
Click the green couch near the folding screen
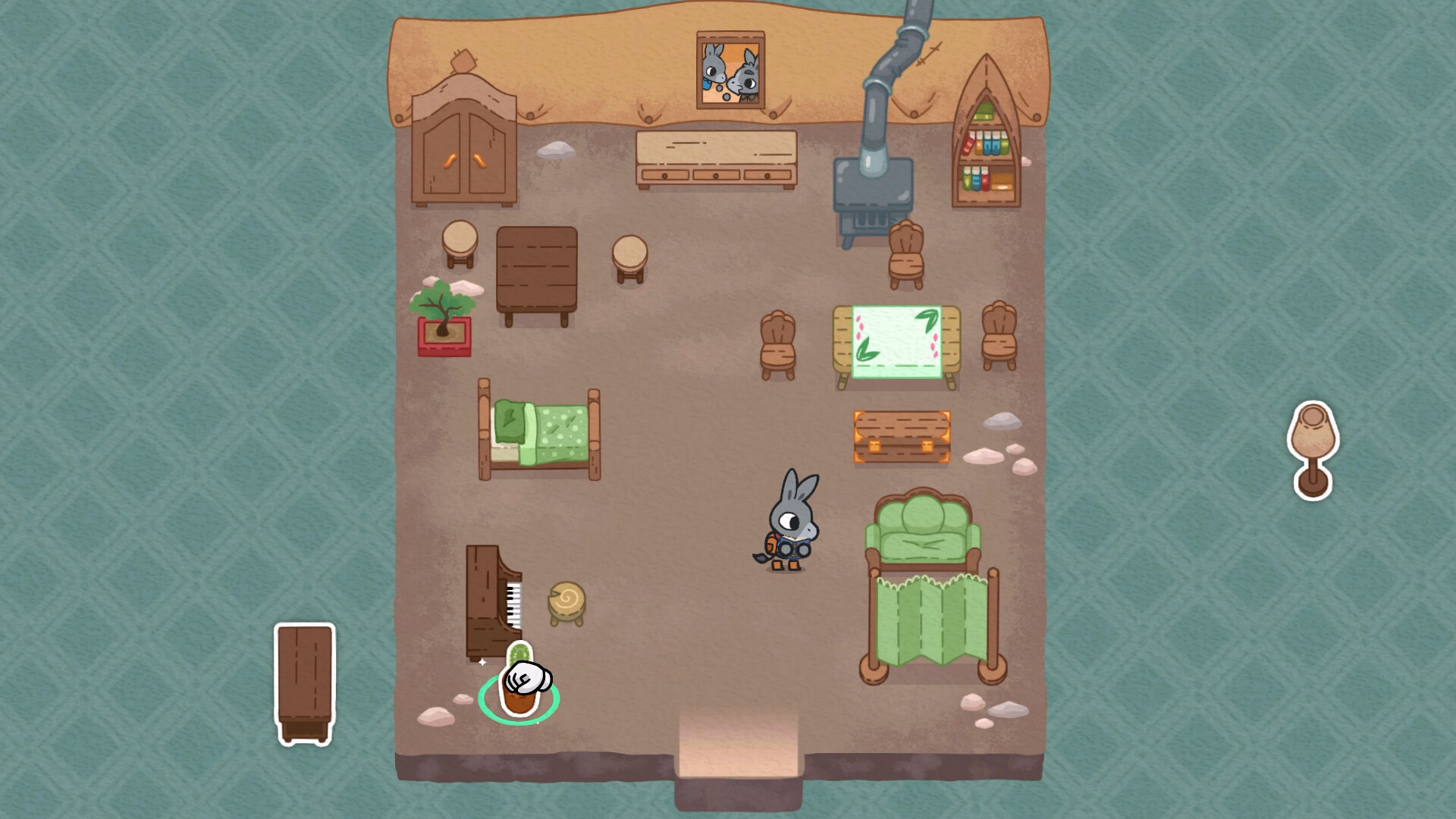921,531
